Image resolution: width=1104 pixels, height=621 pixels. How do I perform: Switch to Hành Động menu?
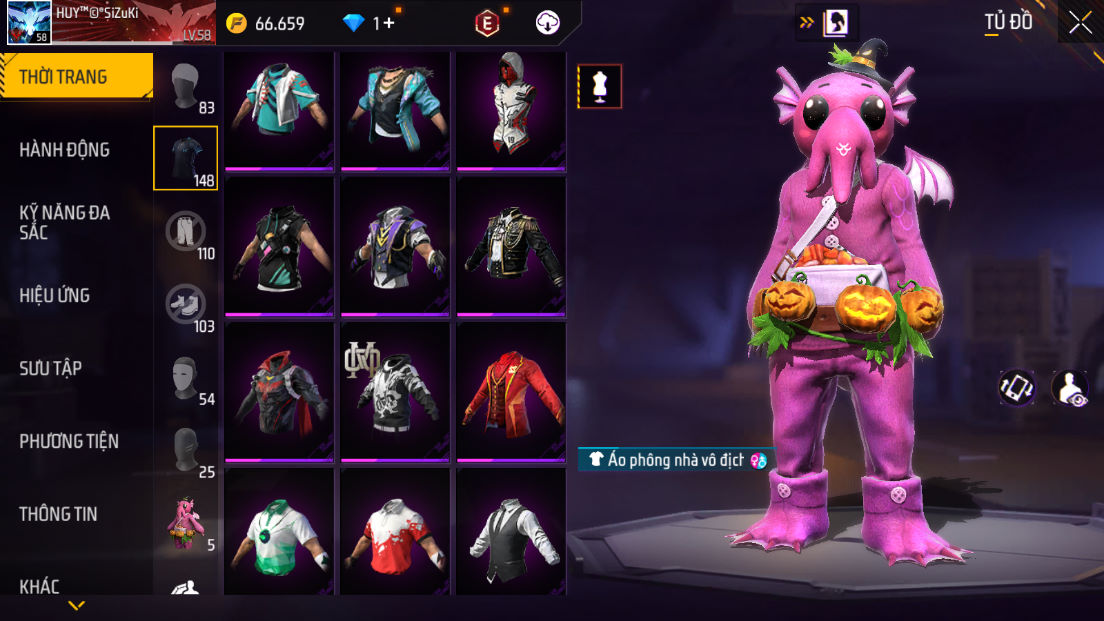tap(65, 150)
